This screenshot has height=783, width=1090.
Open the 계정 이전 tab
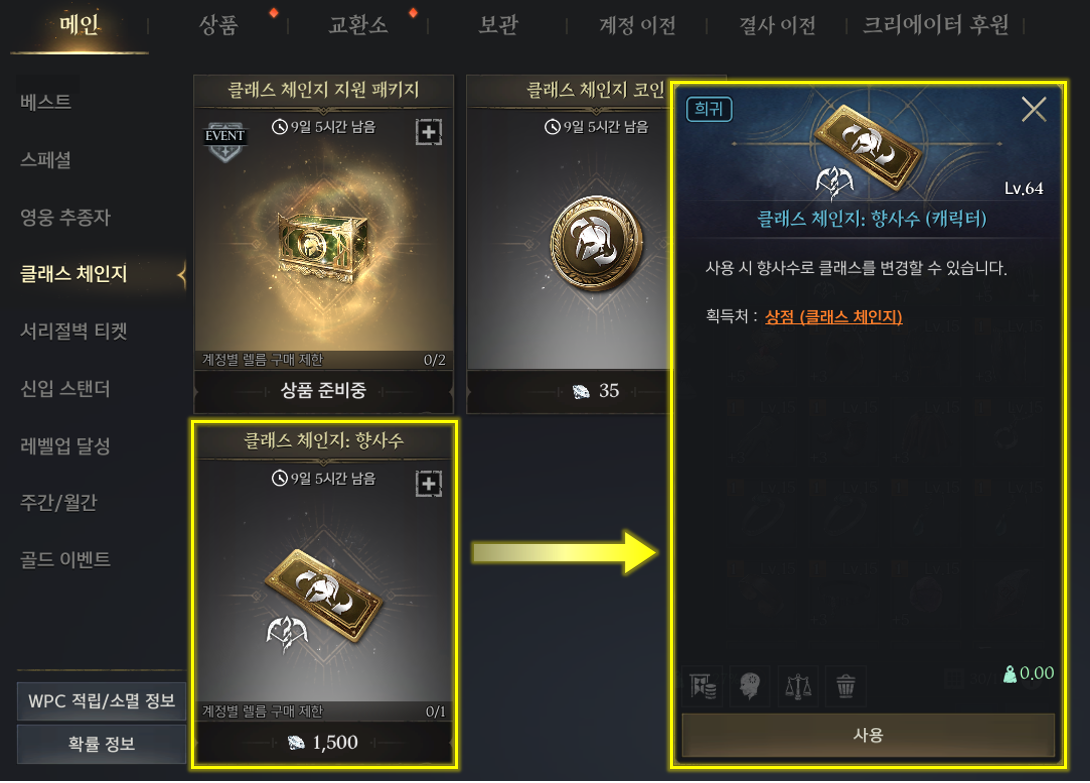637,25
